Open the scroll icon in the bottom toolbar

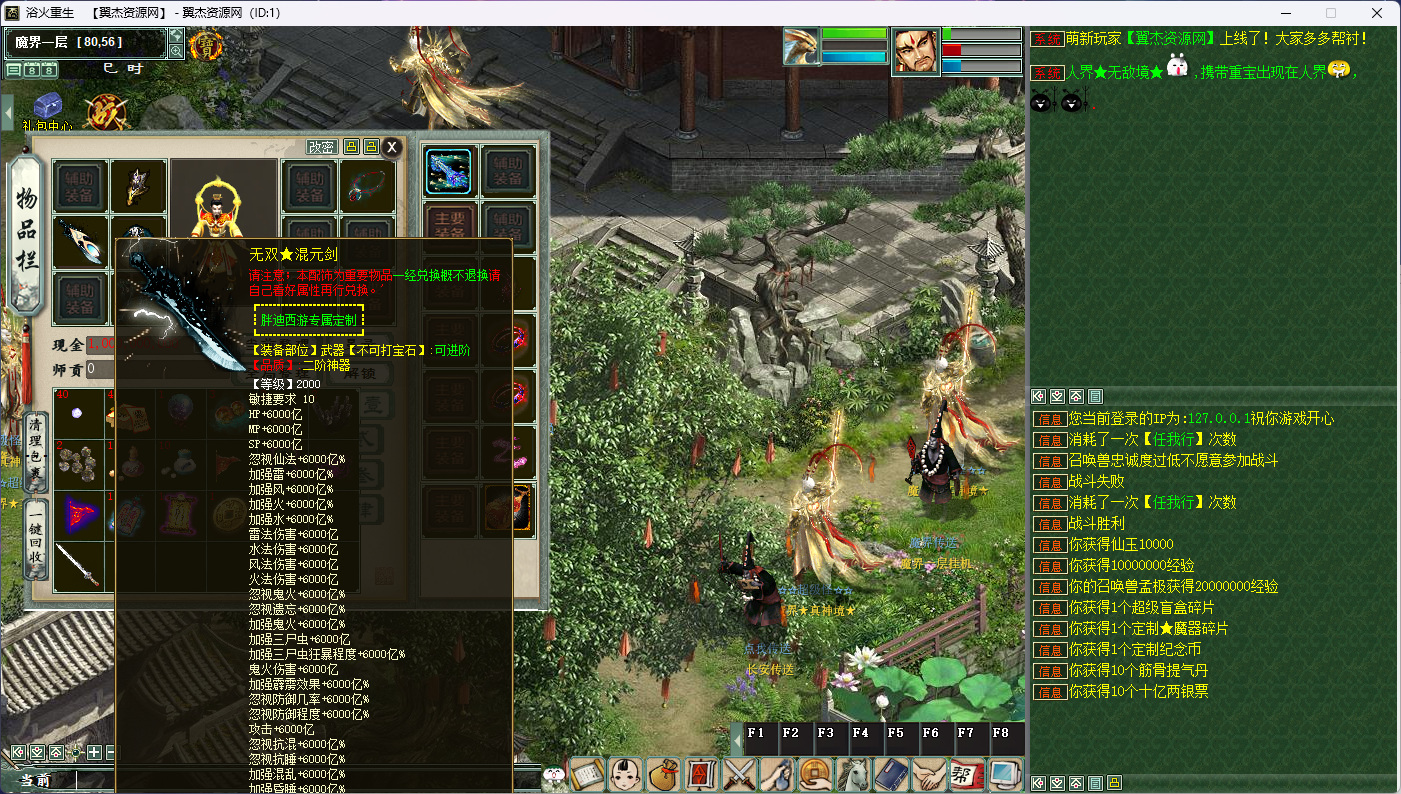[x=588, y=774]
